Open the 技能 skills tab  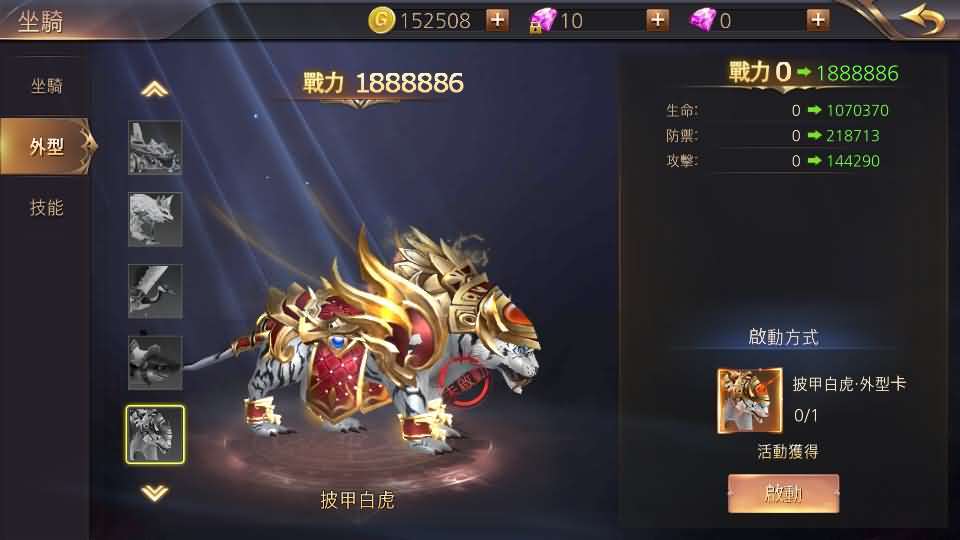click(46, 208)
